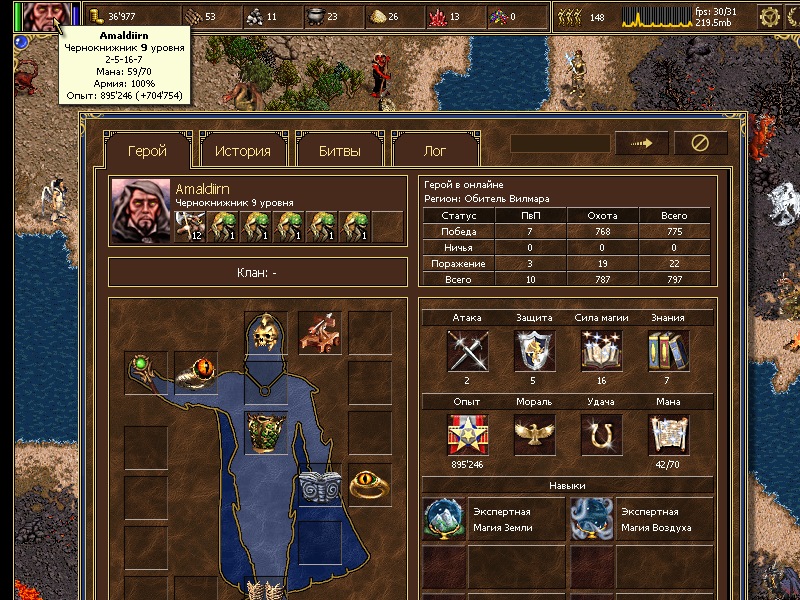Select the skull helmet equipment slot
800x600 pixels.
pos(265,333)
